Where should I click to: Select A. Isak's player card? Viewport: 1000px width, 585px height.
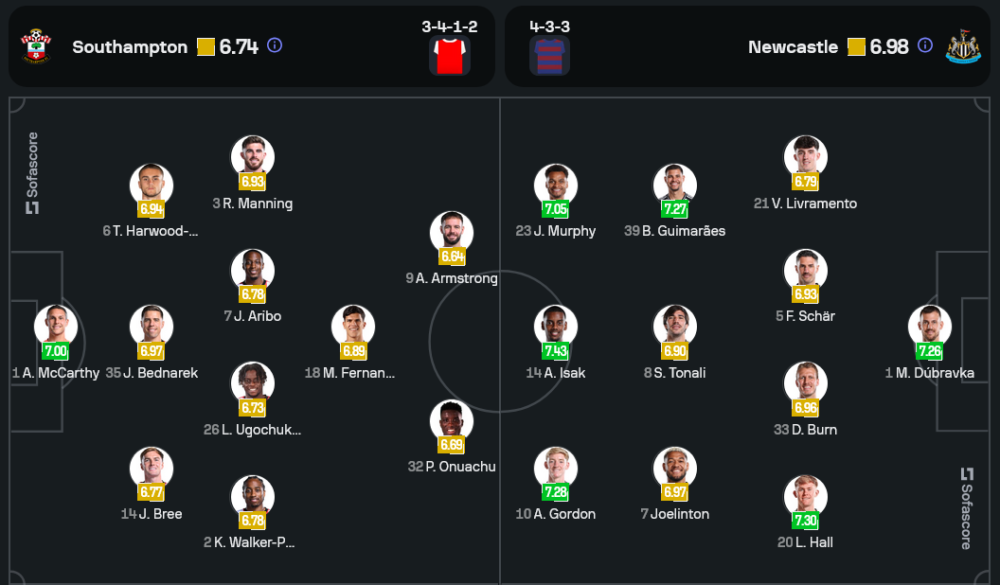coord(555,327)
